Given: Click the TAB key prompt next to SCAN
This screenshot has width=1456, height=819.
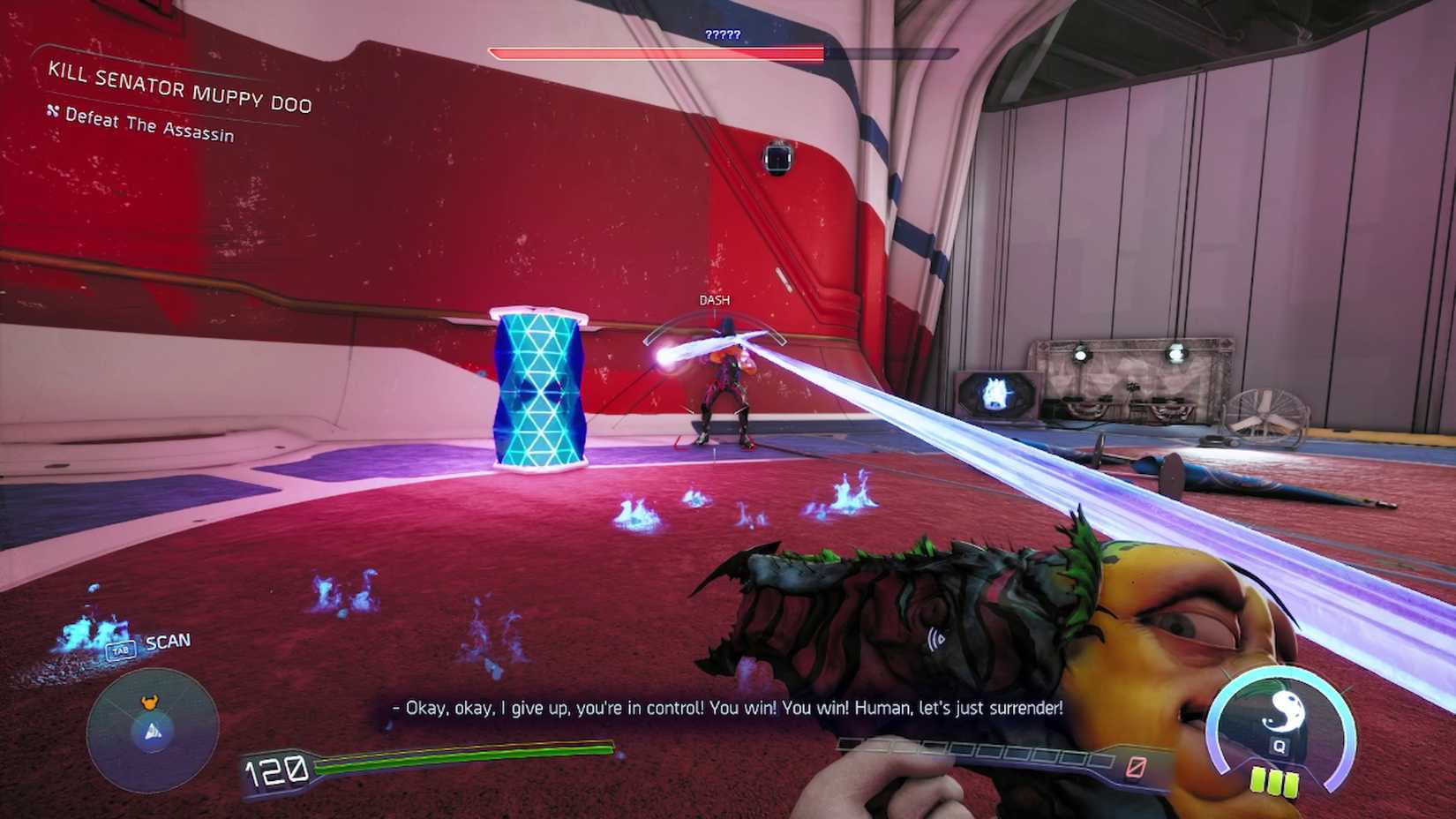Looking at the screenshot, I should pyautogui.click(x=121, y=650).
